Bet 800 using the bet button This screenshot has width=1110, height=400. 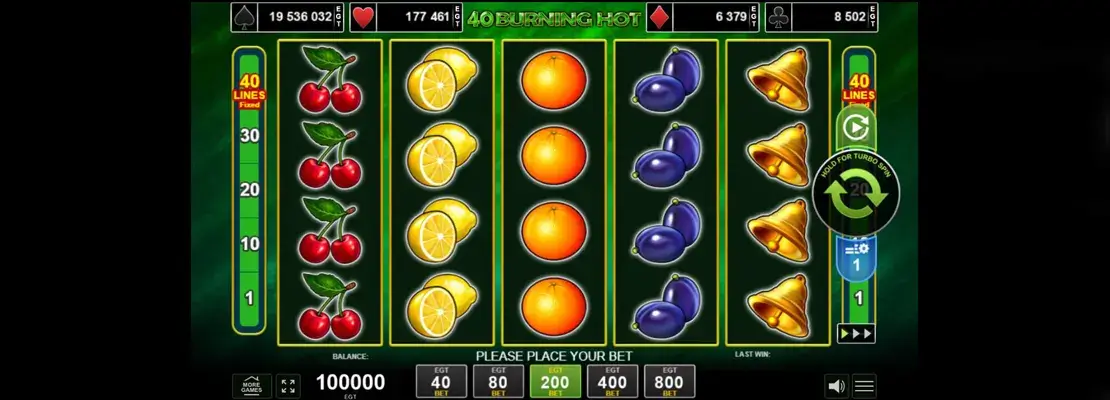pos(668,381)
